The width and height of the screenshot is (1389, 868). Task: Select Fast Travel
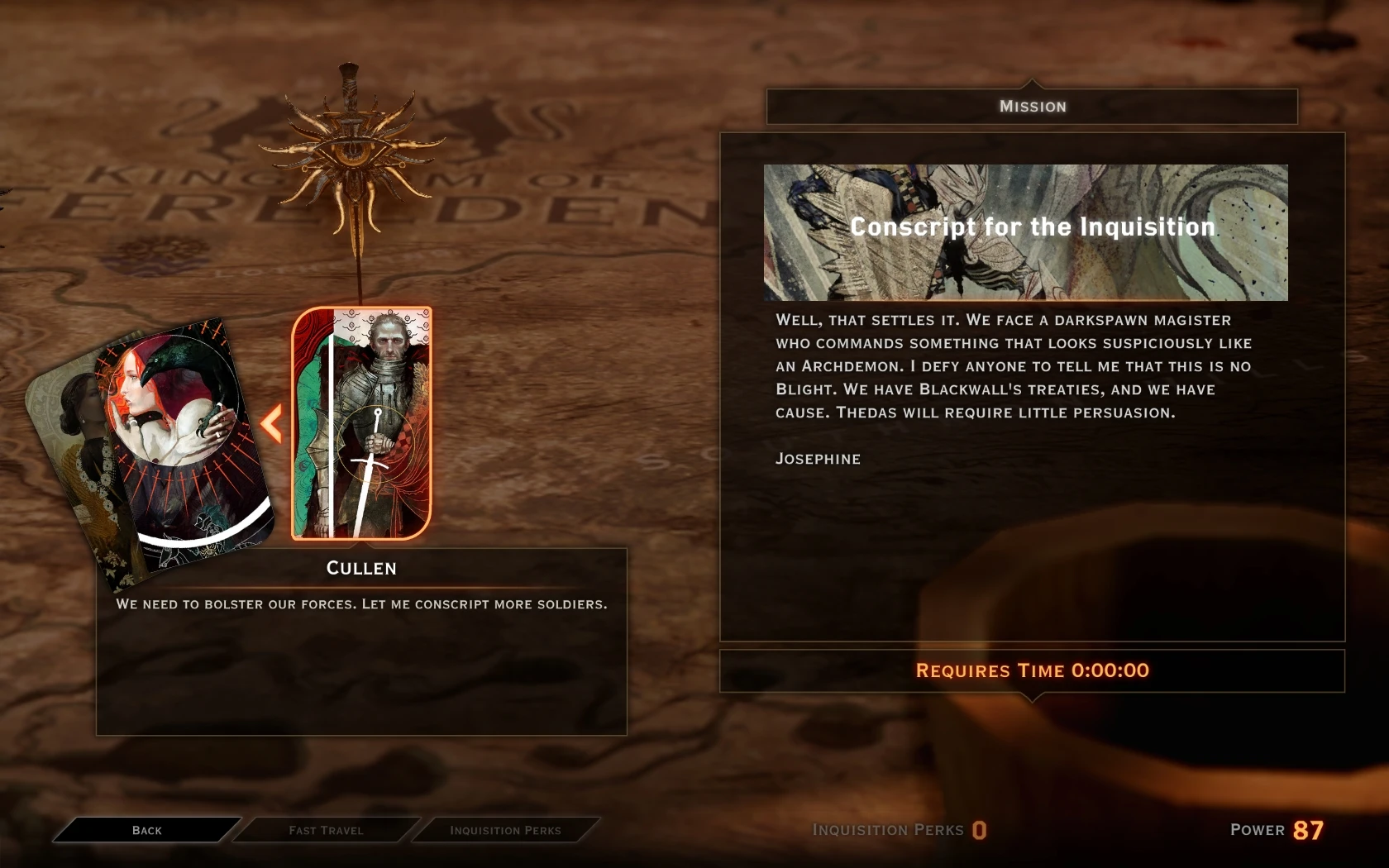click(326, 830)
